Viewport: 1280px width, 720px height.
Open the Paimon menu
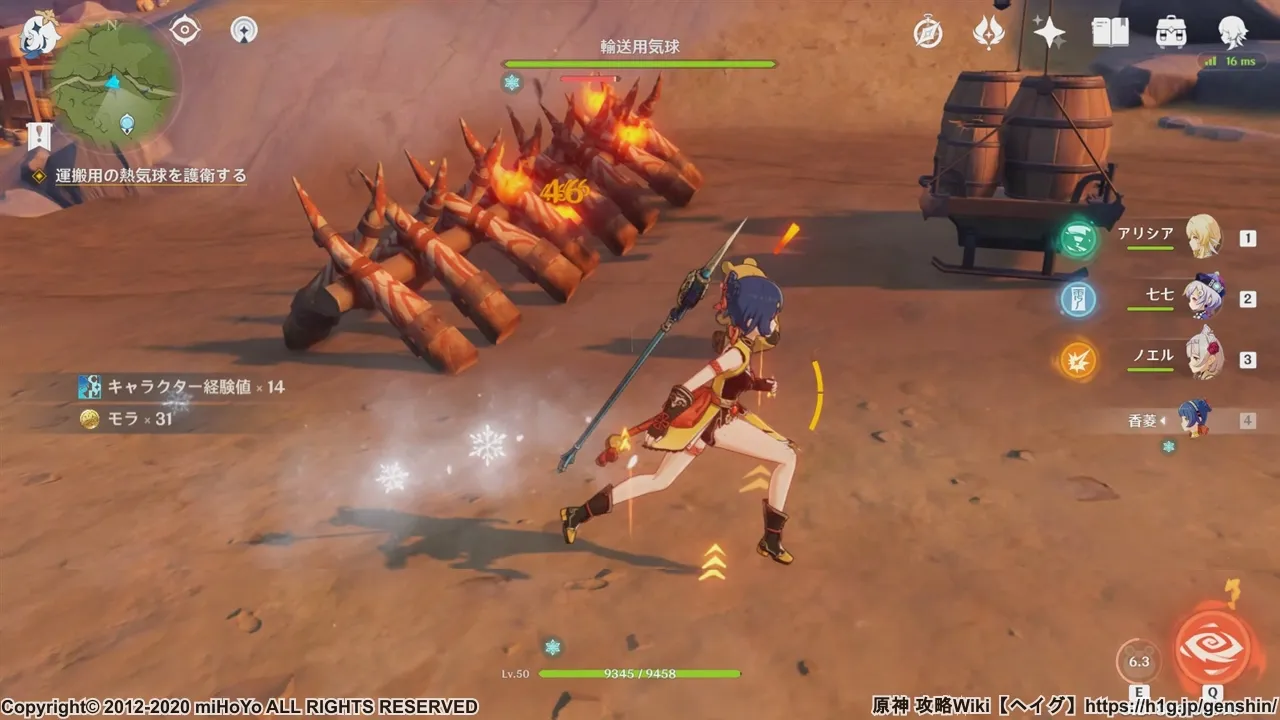tap(40, 36)
